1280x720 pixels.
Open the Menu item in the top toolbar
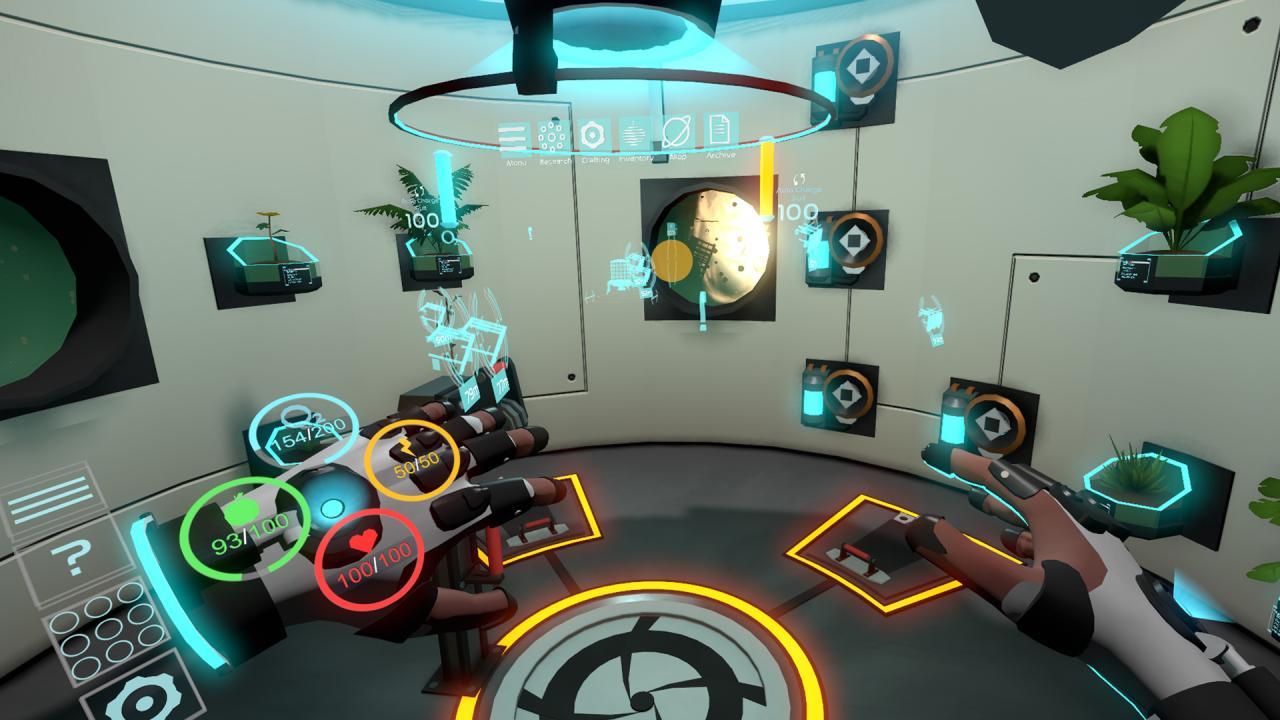pos(513,134)
